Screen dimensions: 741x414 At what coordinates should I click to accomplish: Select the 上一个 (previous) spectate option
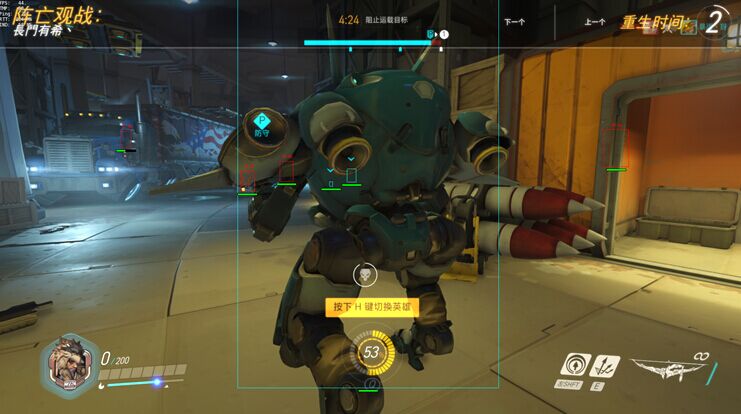click(x=595, y=20)
